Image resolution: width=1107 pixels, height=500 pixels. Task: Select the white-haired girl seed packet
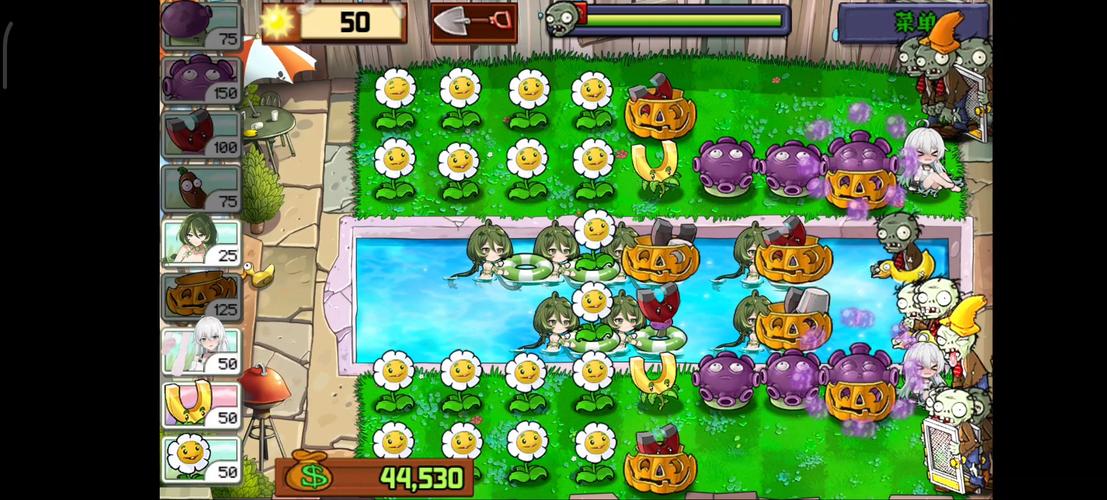click(200, 351)
